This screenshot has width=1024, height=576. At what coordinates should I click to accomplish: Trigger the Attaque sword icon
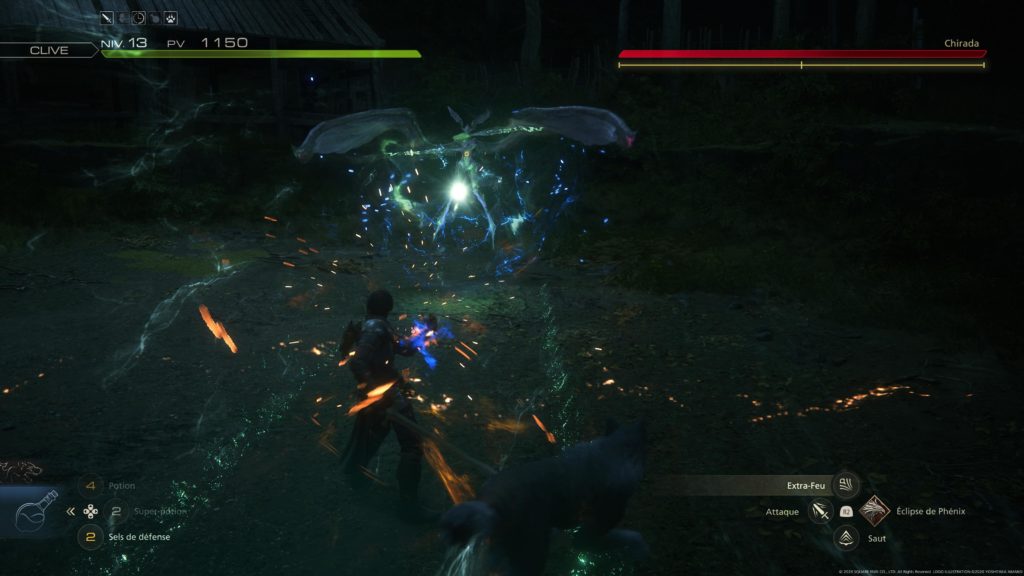pos(821,511)
